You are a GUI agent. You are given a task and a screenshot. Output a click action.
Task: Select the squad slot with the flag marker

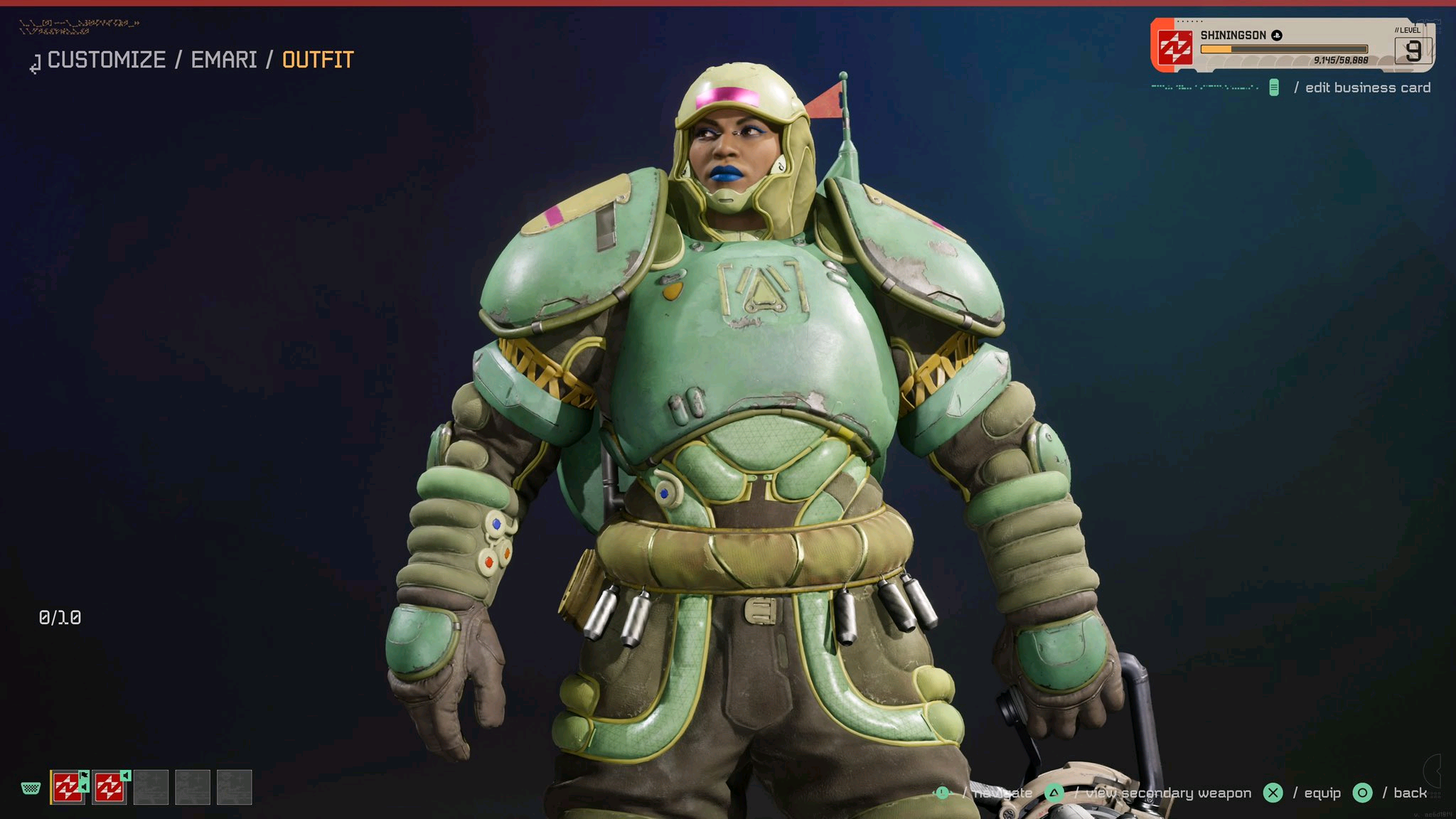(x=68, y=788)
